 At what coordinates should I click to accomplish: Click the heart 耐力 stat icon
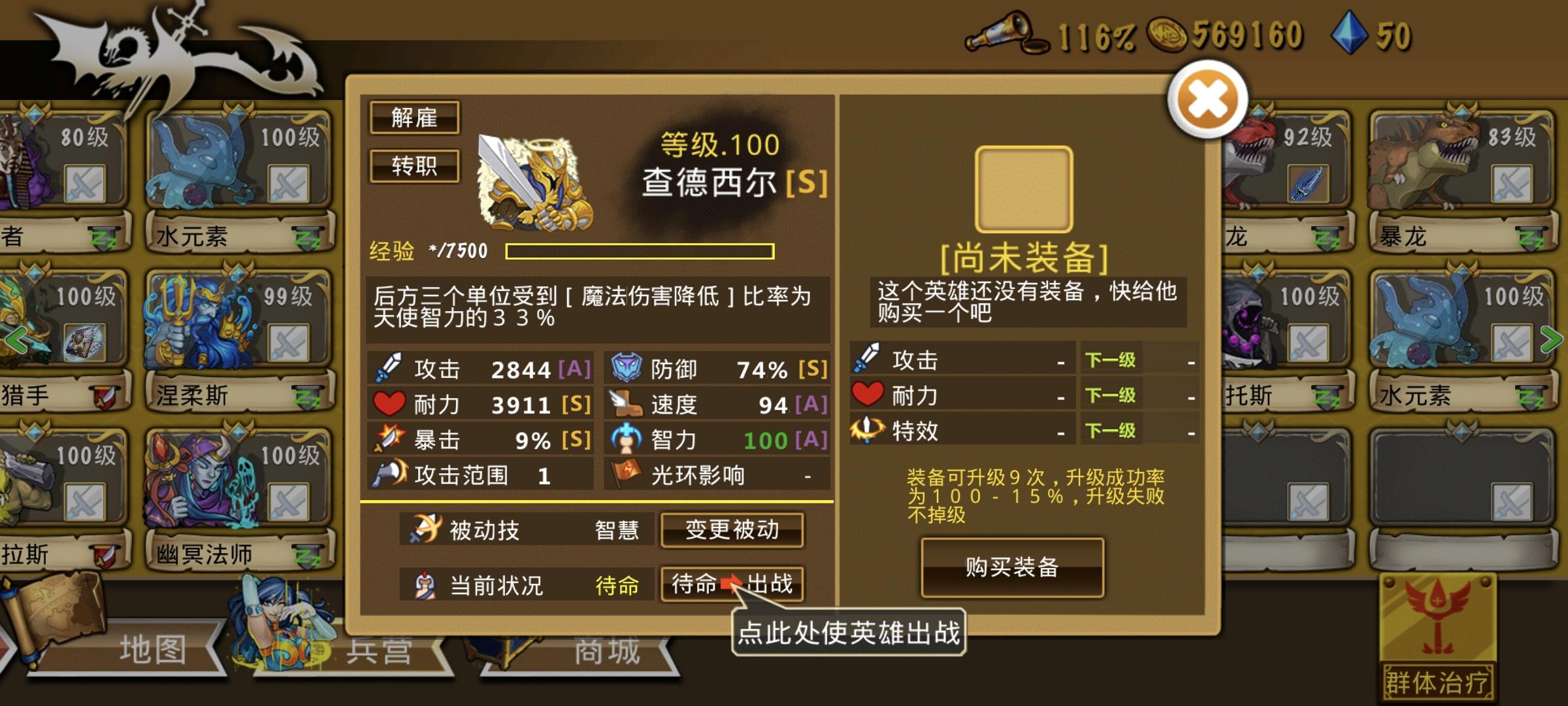(x=388, y=404)
